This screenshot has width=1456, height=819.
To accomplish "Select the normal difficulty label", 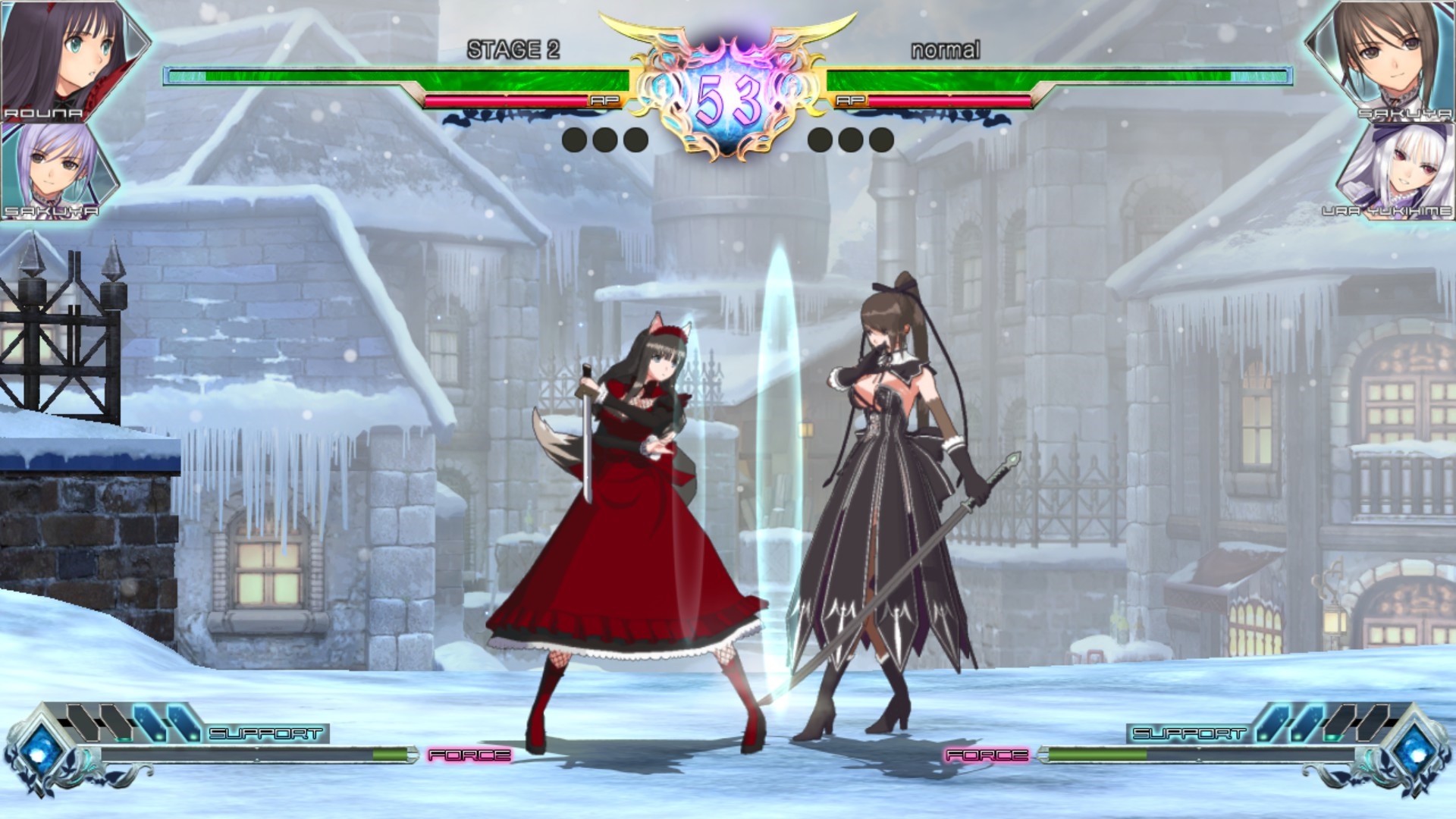I will coord(944,49).
